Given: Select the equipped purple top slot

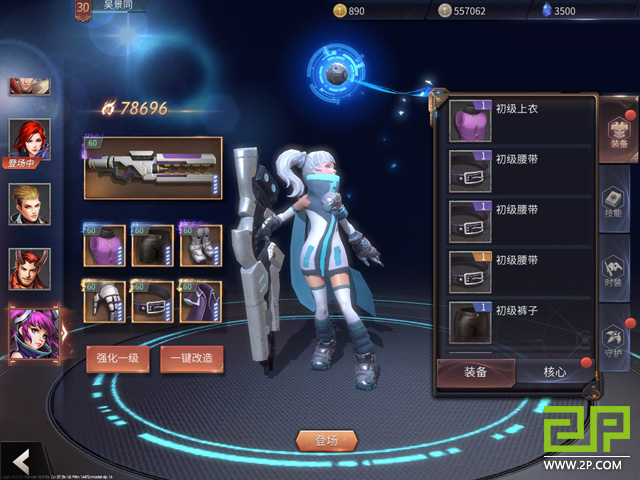Looking at the screenshot, I should click(104, 245).
